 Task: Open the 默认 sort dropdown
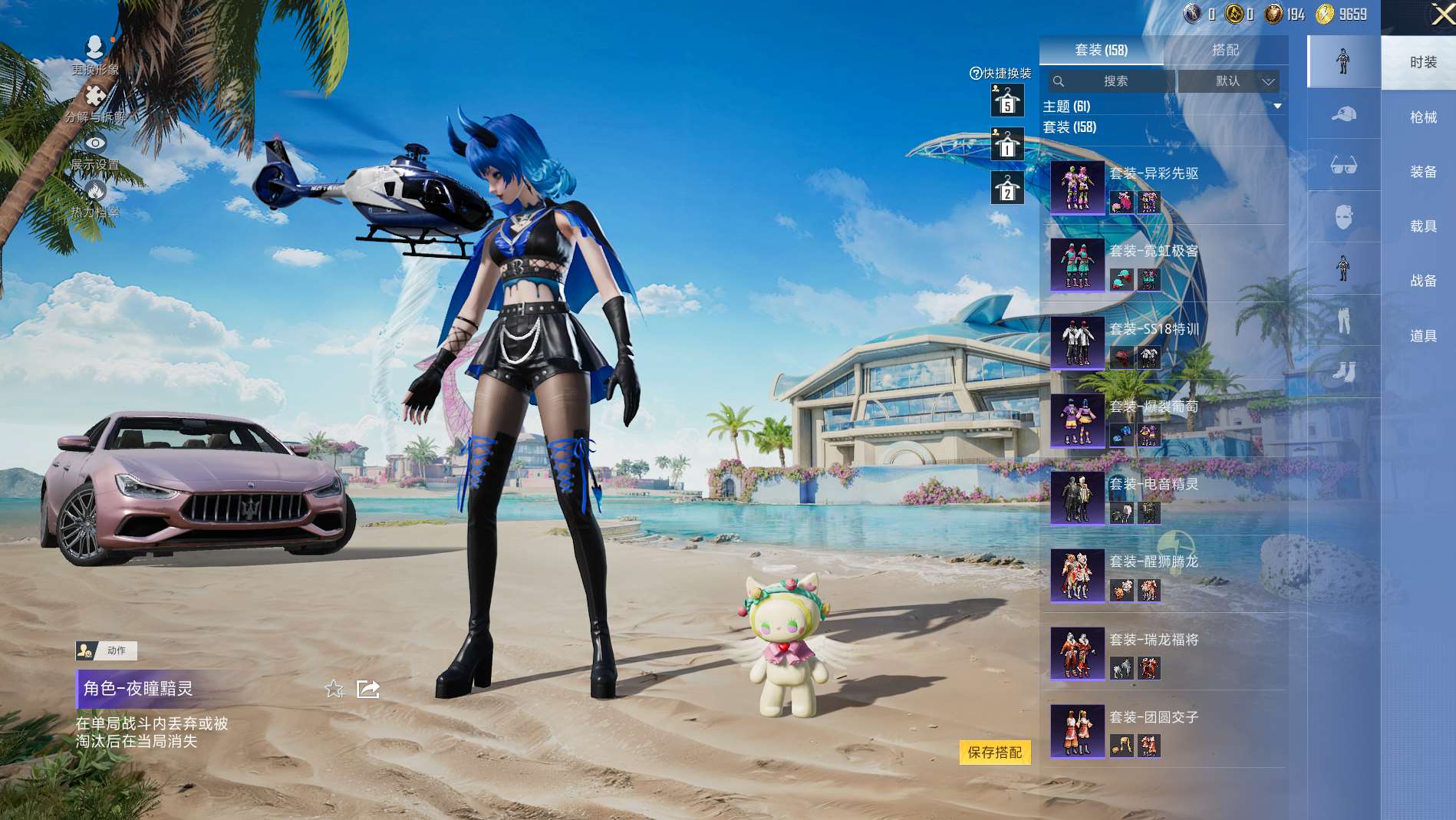click(1229, 81)
